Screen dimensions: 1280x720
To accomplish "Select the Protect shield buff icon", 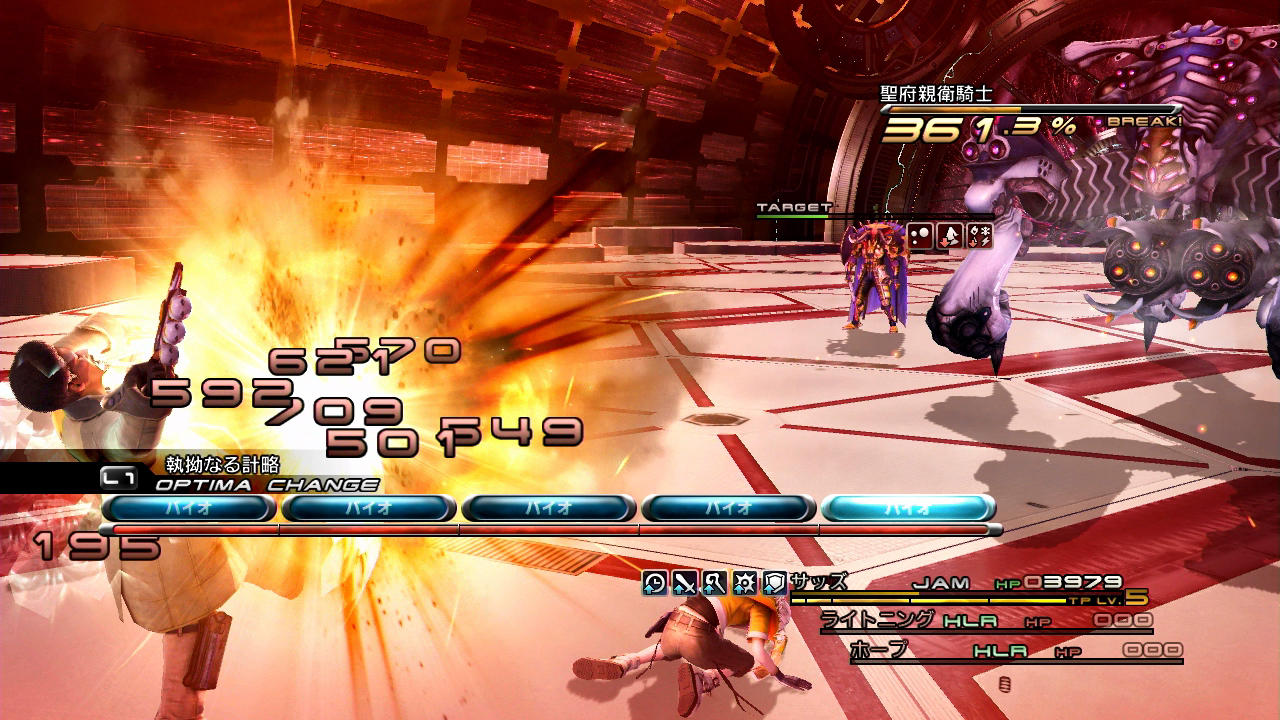I will point(774,583).
